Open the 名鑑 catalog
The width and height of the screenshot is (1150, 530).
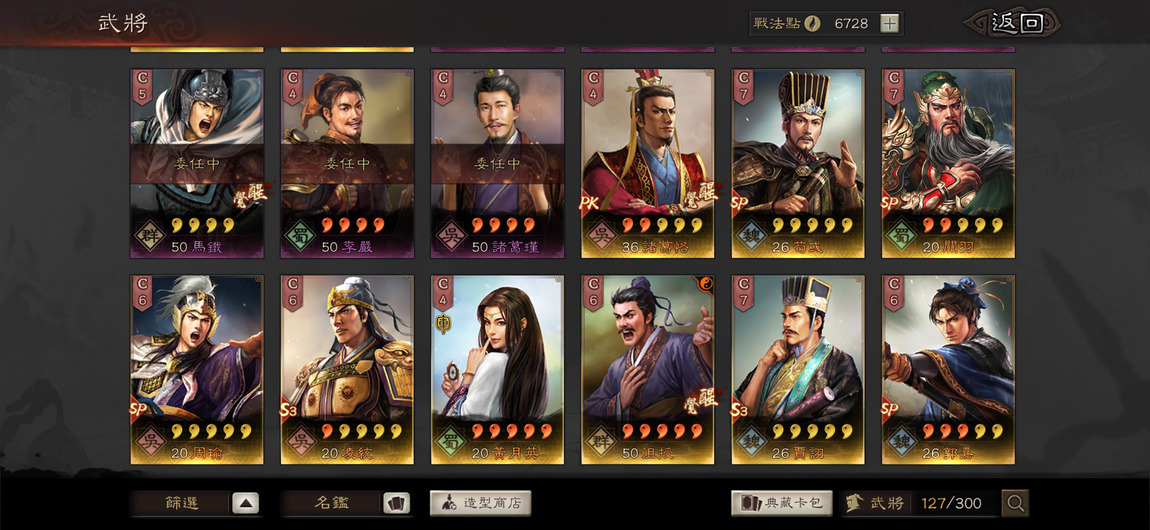pos(346,503)
